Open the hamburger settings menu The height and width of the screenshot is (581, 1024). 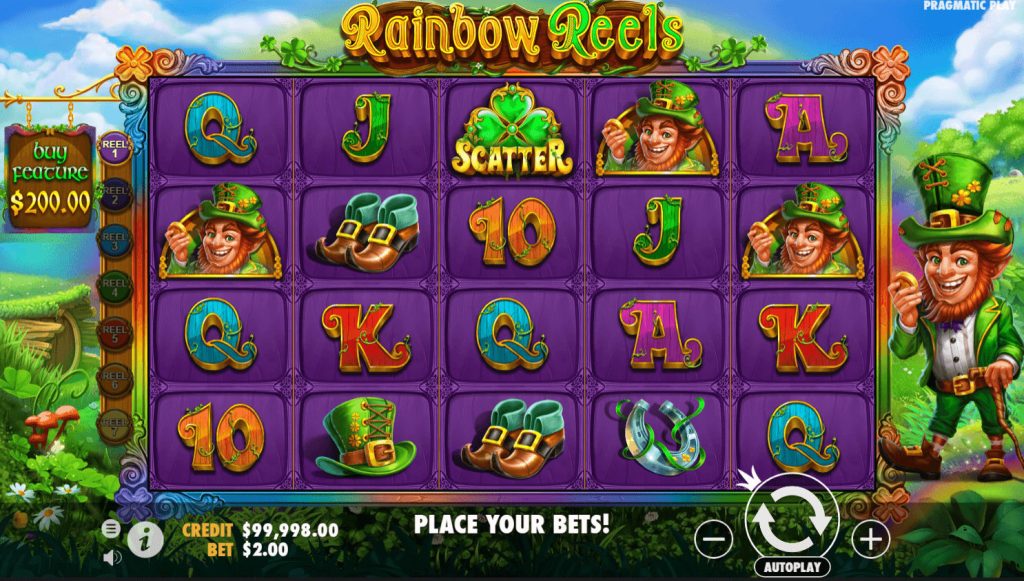pos(111,527)
